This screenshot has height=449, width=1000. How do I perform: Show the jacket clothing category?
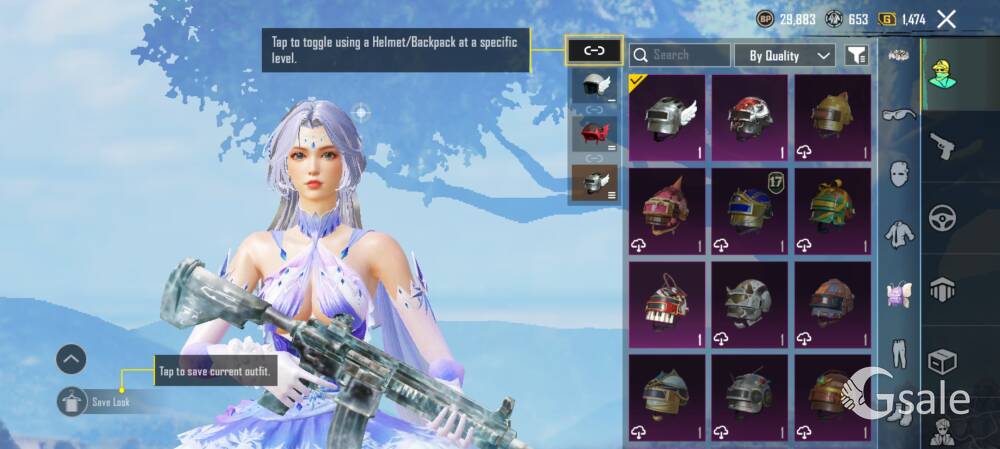899,235
